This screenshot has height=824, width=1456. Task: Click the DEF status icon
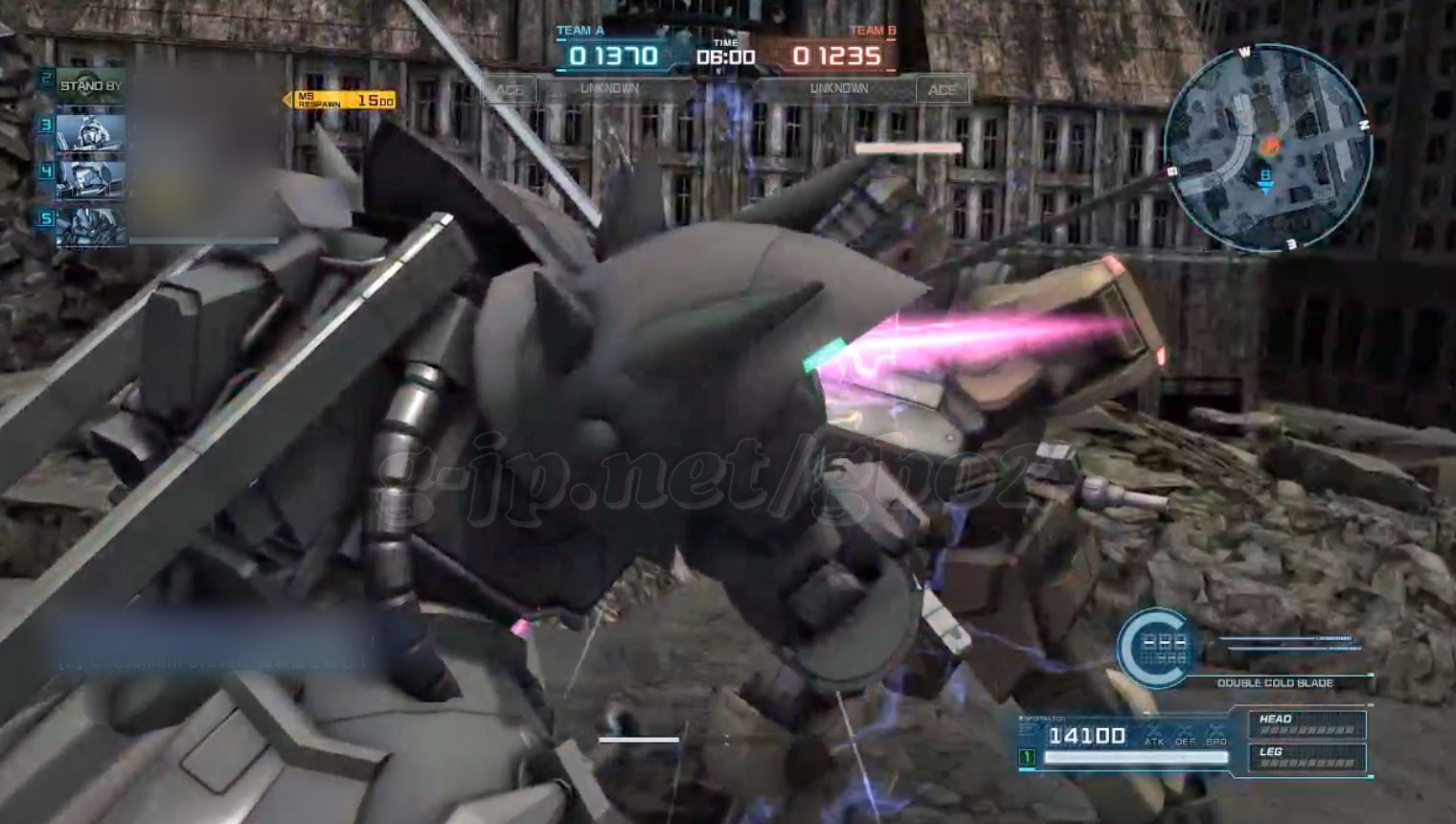click(x=1186, y=736)
